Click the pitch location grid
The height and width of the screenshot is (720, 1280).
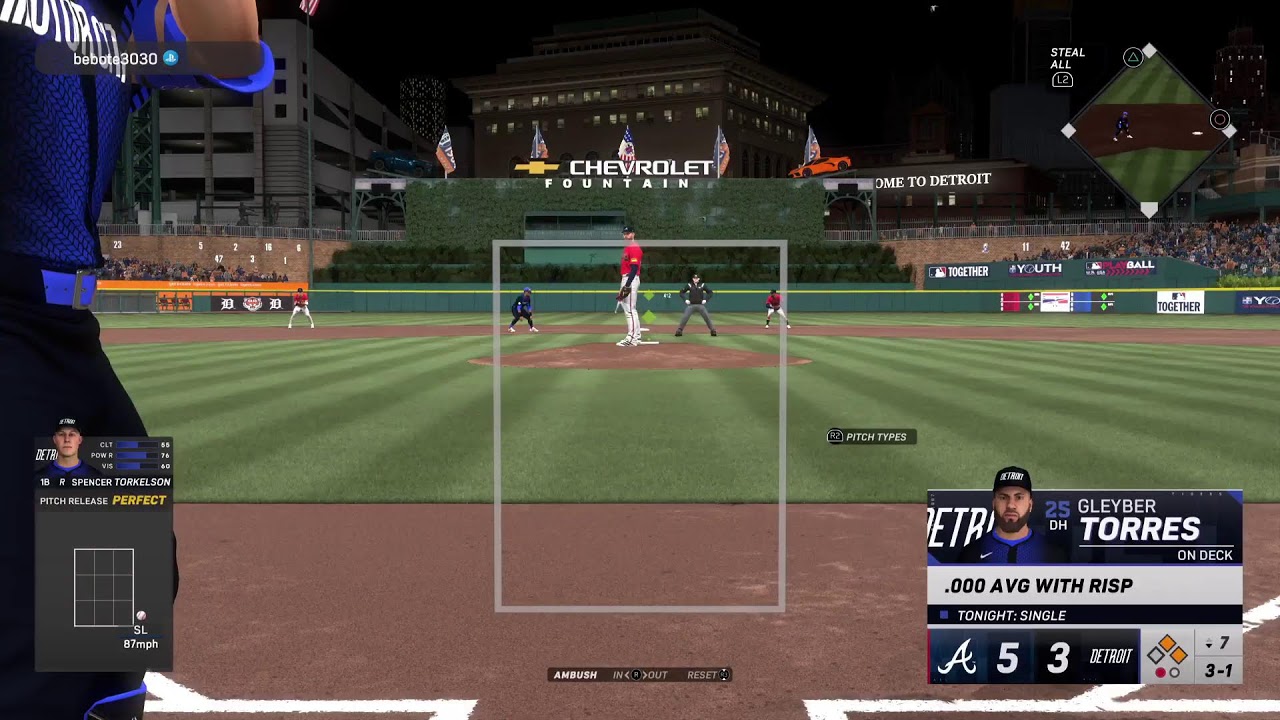point(104,587)
